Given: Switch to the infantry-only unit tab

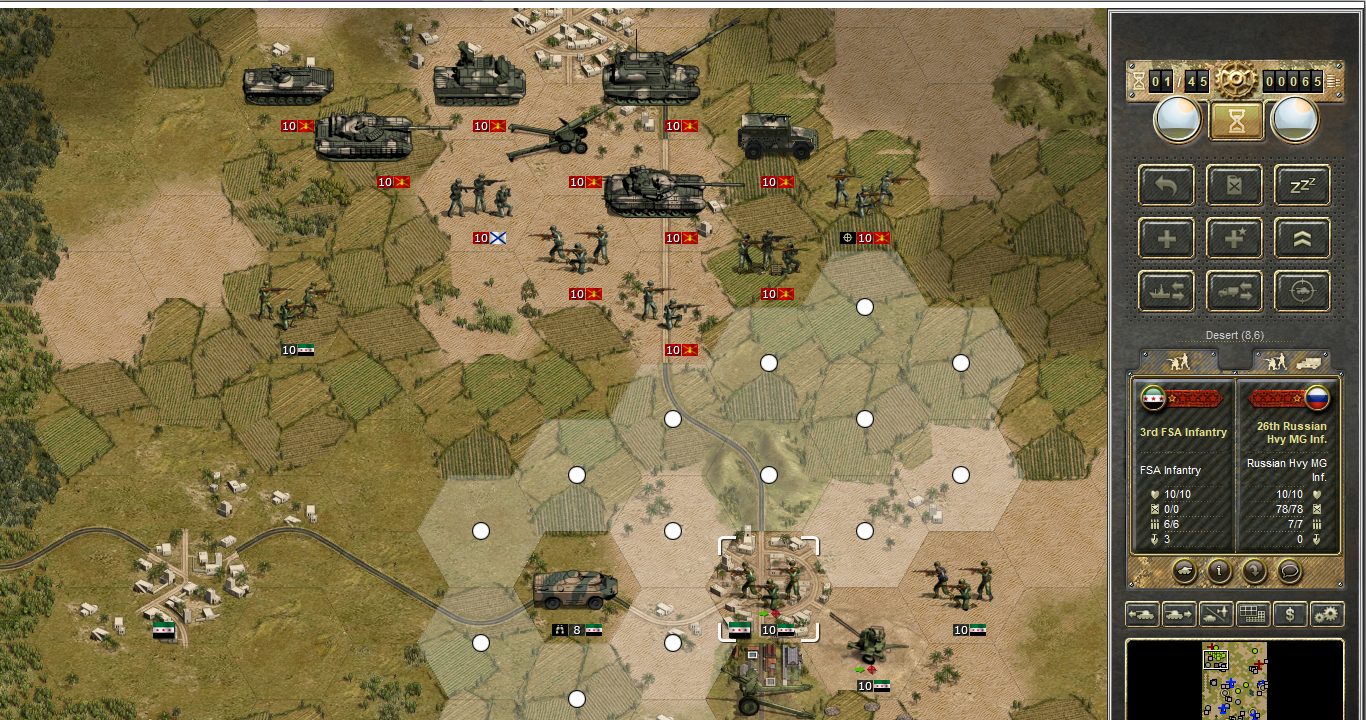Looking at the screenshot, I should 1178,361.
